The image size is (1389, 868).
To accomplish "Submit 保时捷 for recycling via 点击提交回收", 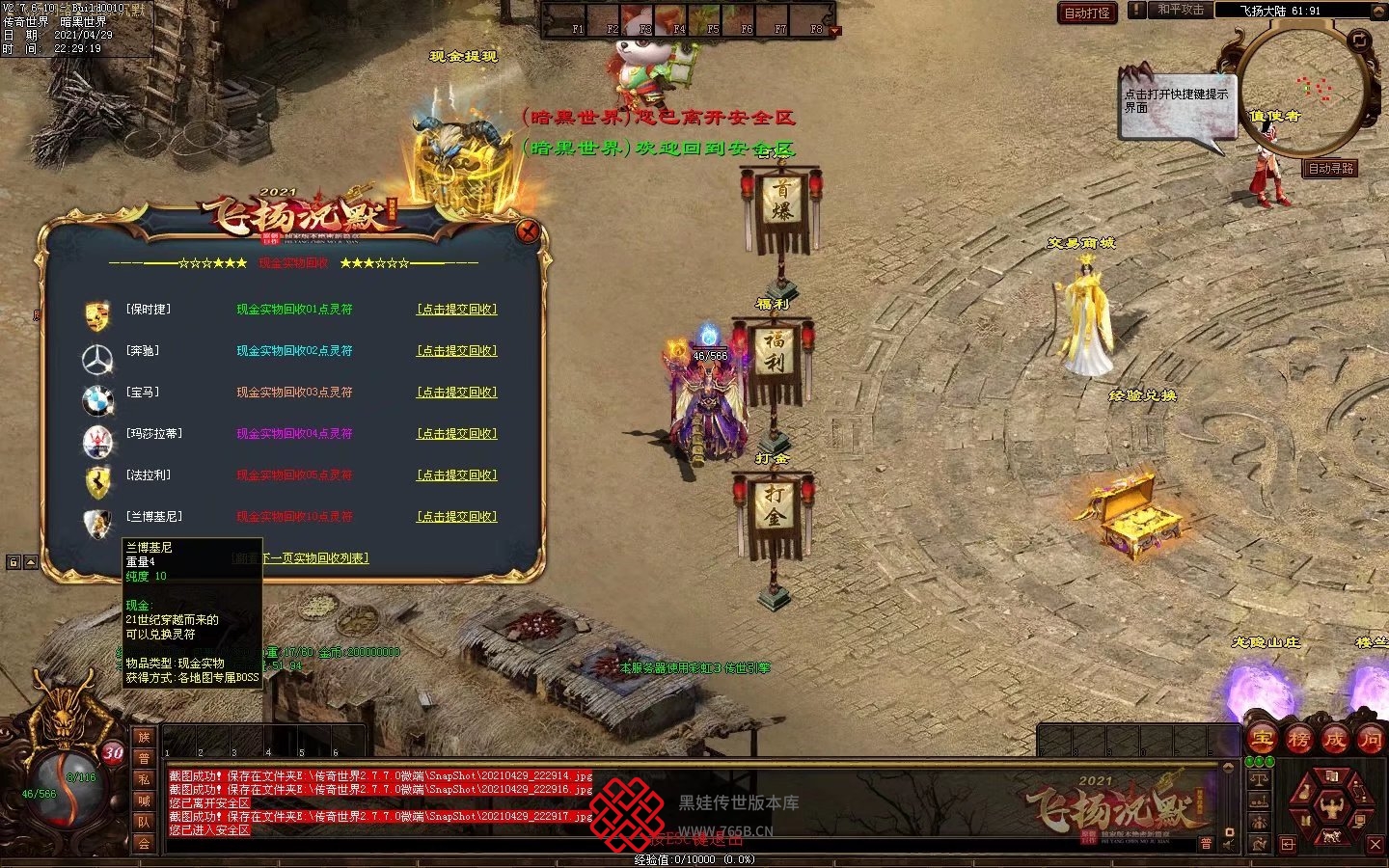I will [x=456, y=310].
